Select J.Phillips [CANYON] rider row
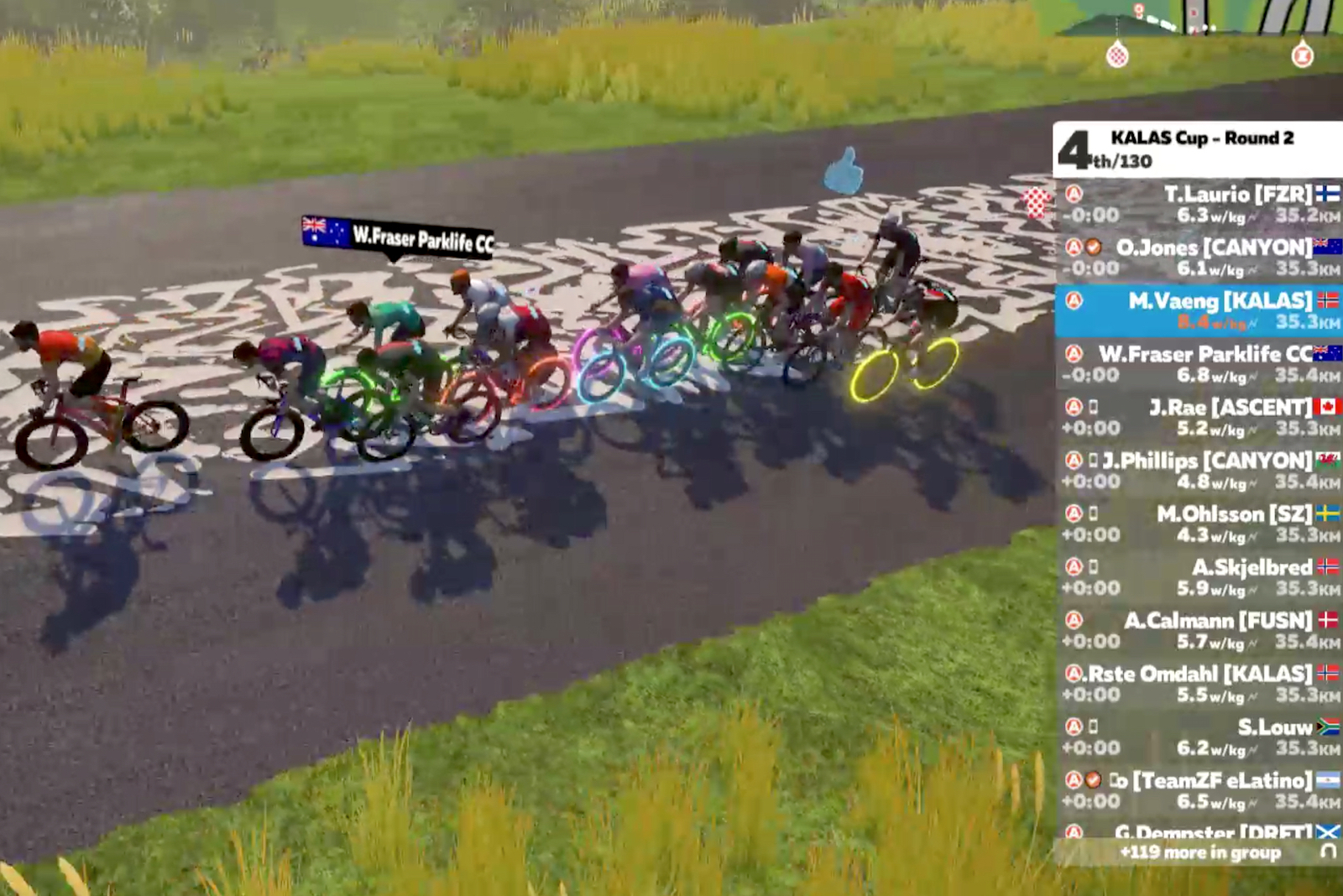The image size is (1343, 896). tap(1199, 471)
